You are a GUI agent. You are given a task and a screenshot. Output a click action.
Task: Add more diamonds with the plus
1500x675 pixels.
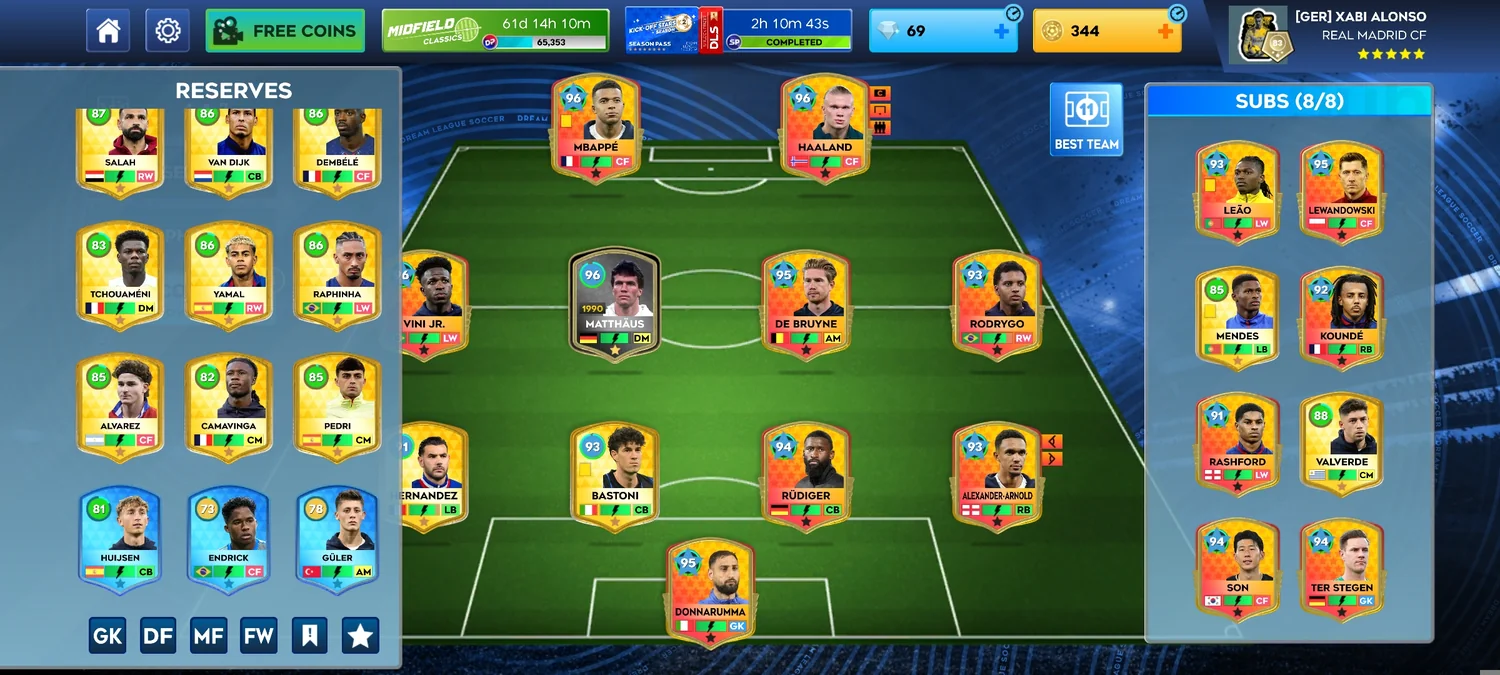pyautogui.click(x=1001, y=31)
